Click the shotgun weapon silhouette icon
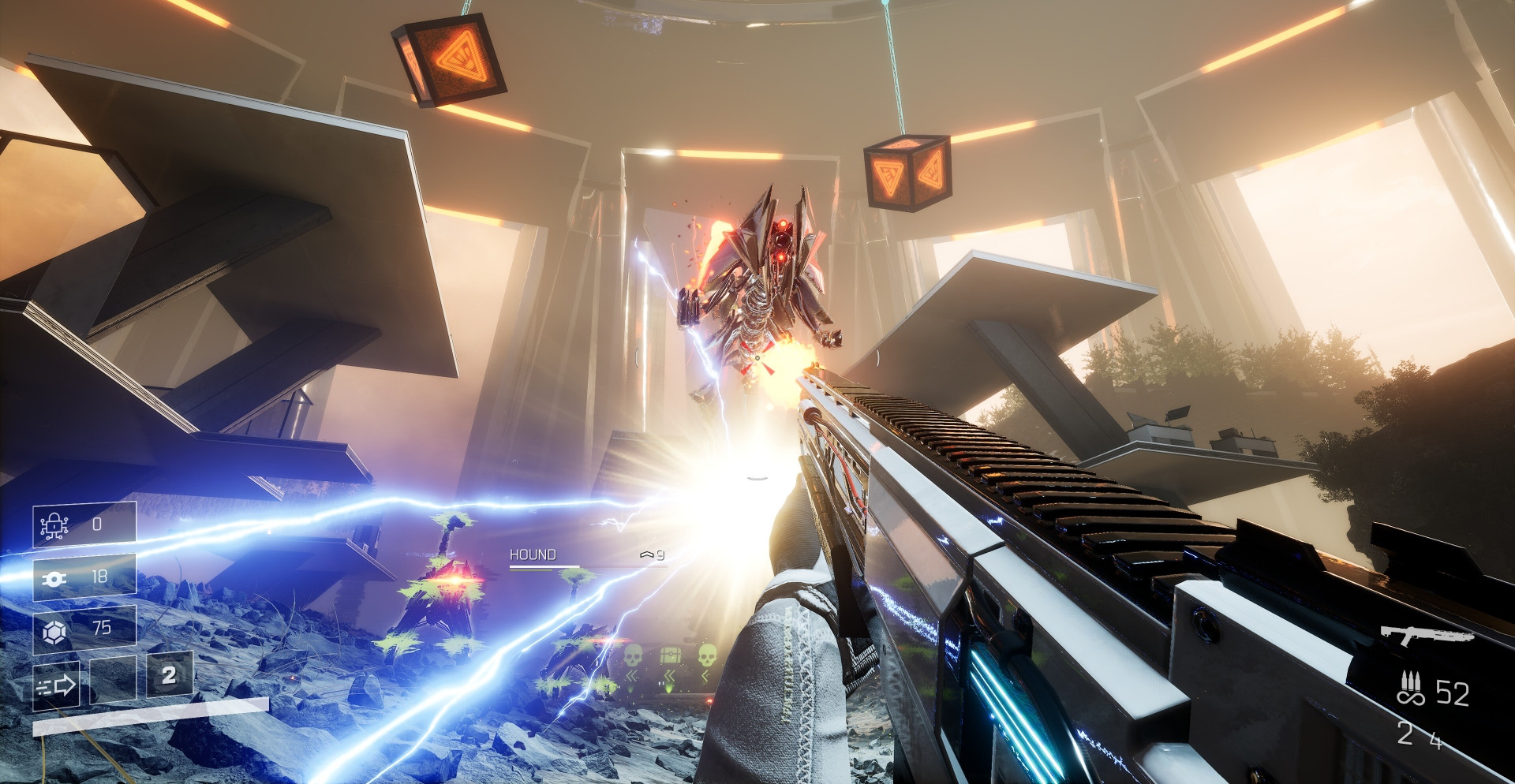The image size is (1515, 784). (x=1427, y=634)
